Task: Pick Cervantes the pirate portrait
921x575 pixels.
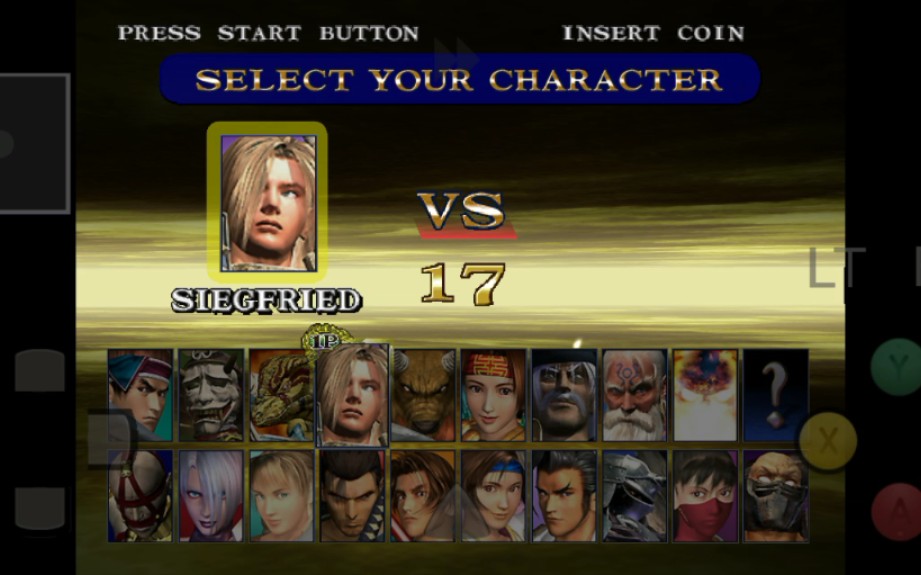Action: pyautogui.click(x=564, y=395)
